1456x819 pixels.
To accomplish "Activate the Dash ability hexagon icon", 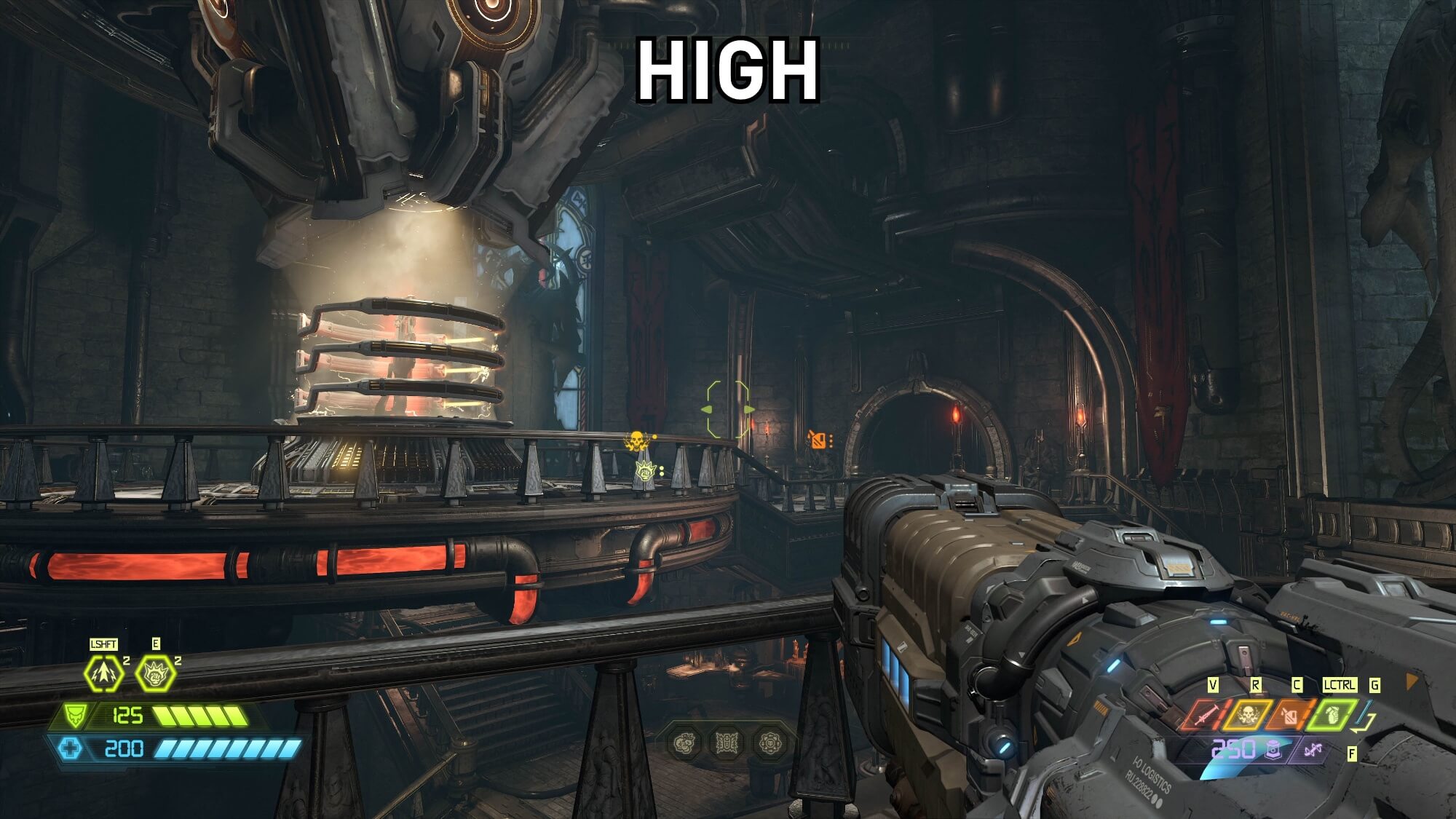I will [x=102, y=673].
